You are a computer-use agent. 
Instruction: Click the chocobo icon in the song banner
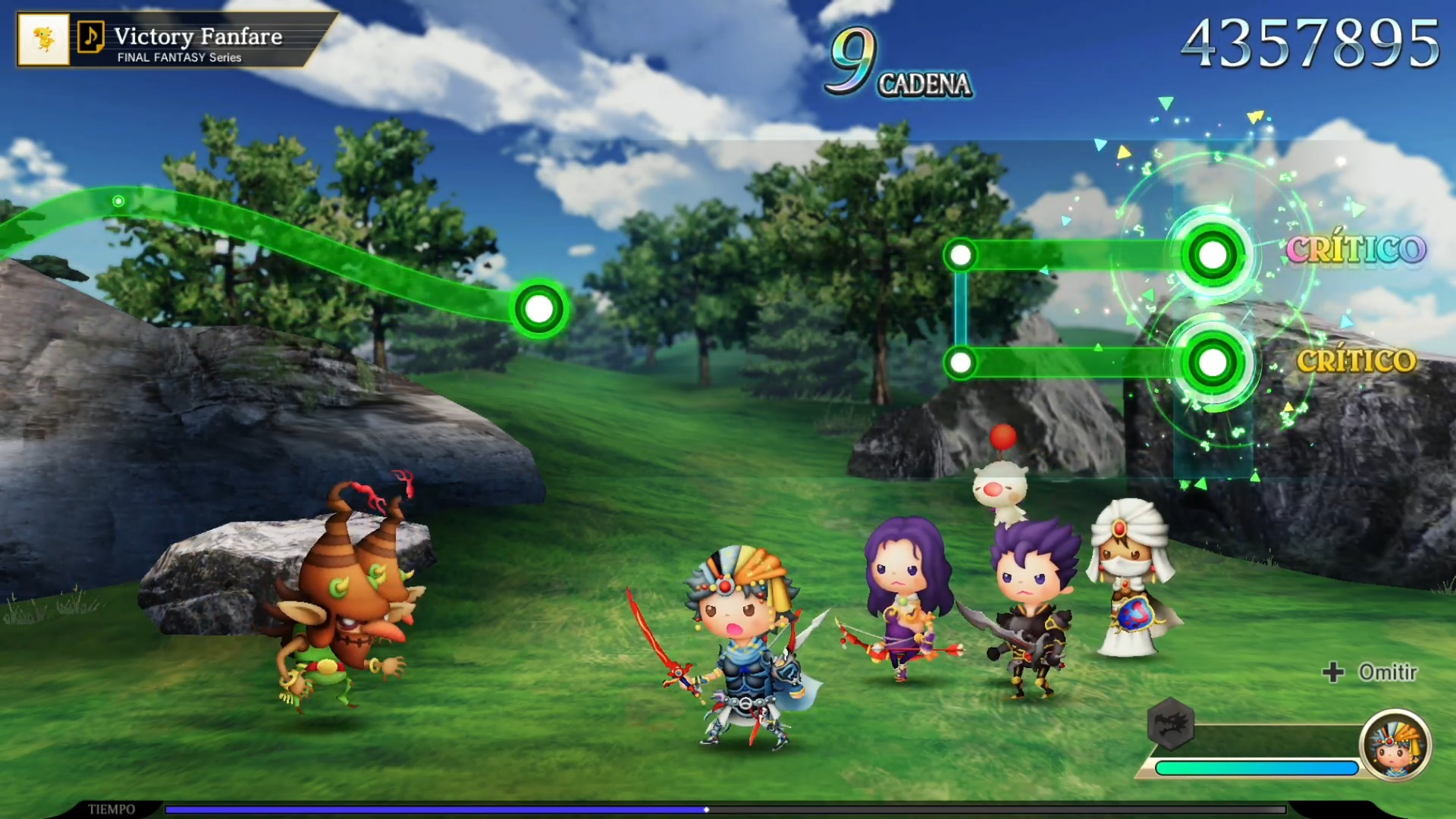point(43,39)
